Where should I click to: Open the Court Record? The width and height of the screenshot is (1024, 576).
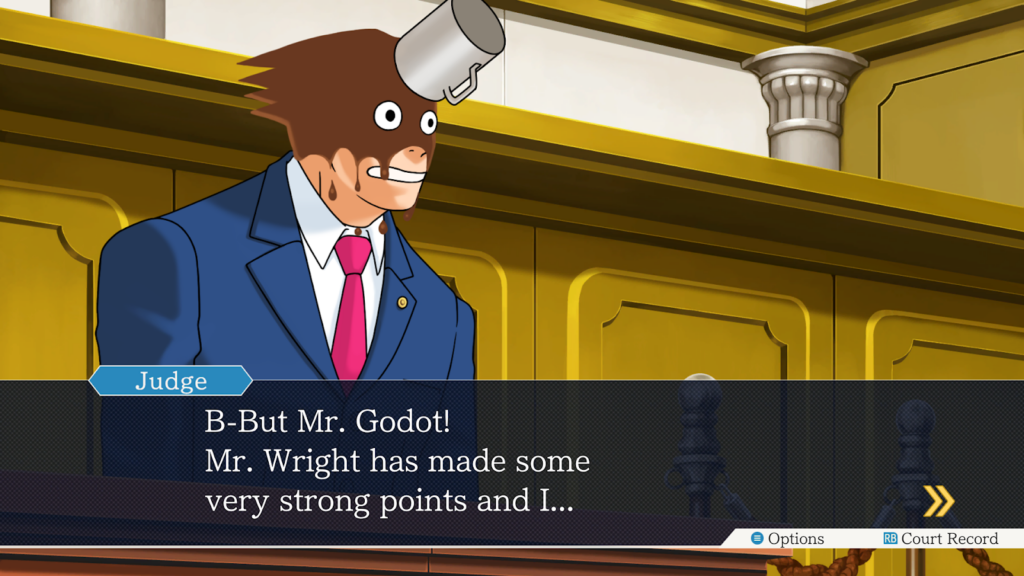940,539
